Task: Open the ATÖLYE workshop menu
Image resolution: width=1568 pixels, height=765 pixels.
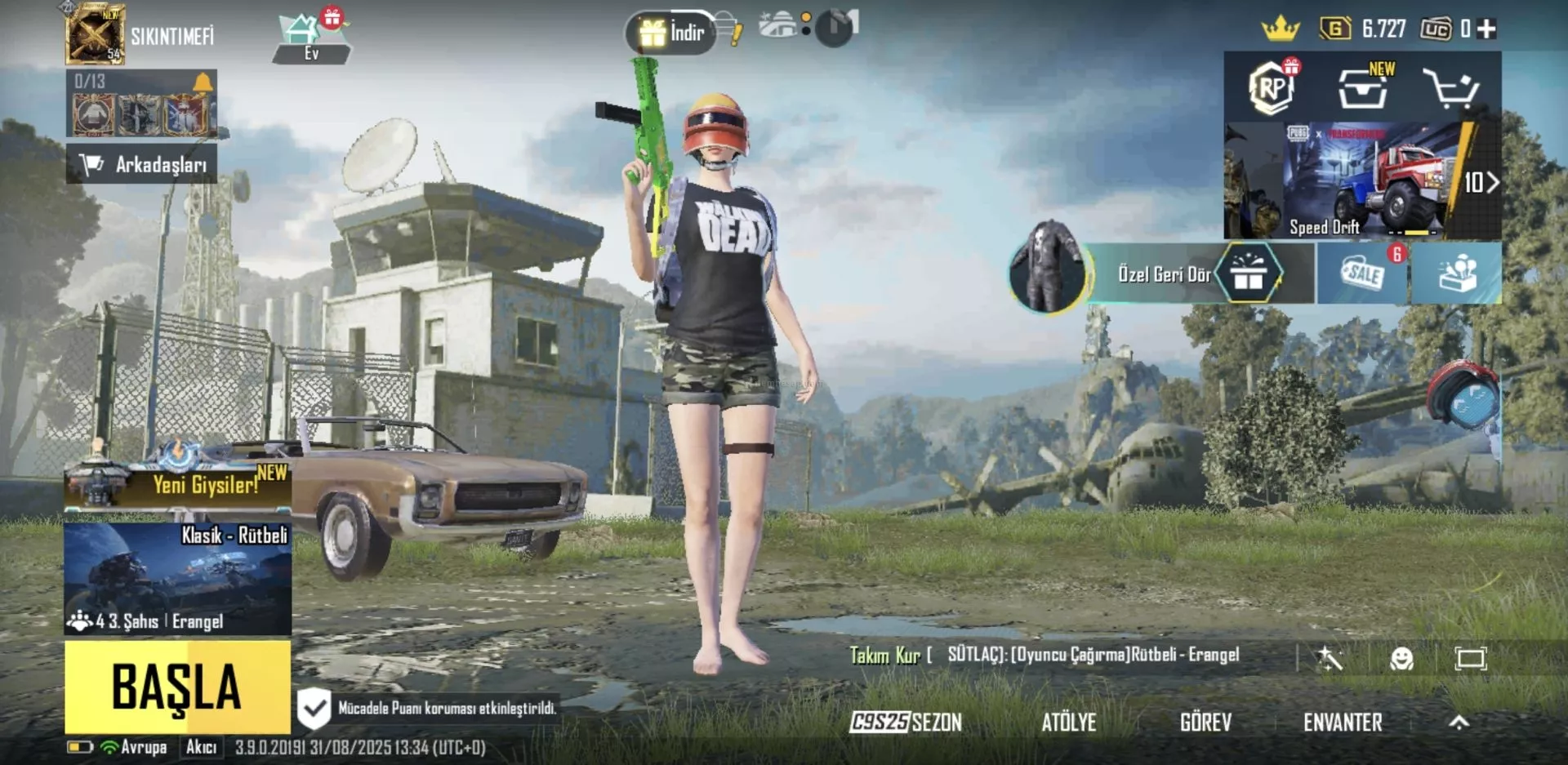Action: point(1068,723)
